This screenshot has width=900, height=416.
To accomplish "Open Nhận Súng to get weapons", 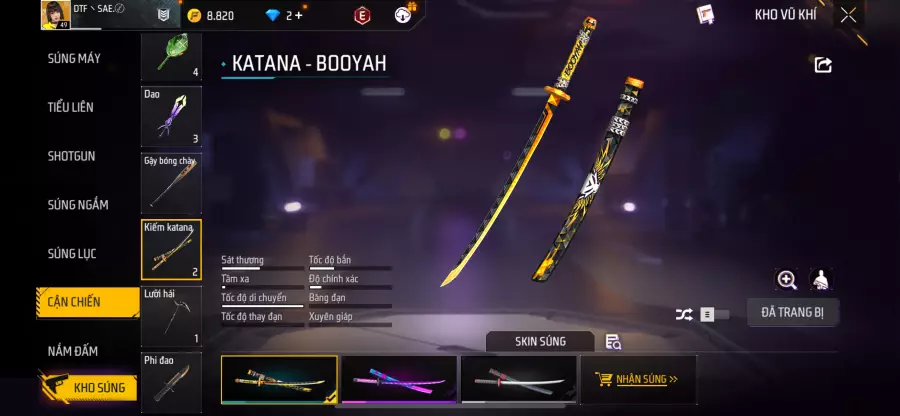I will [637, 380].
